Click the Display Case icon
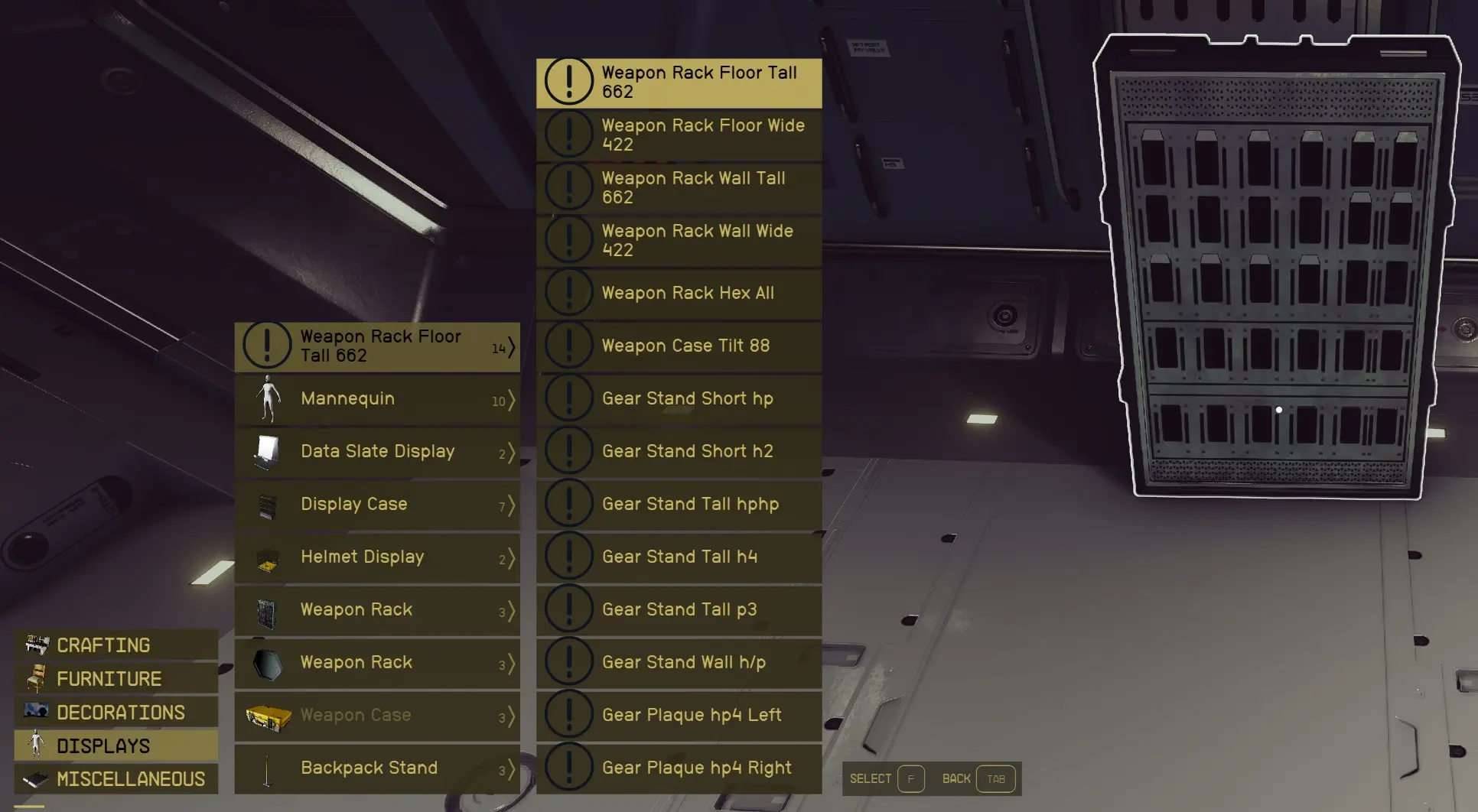Screen dimensions: 1478x812 click(x=266, y=504)
